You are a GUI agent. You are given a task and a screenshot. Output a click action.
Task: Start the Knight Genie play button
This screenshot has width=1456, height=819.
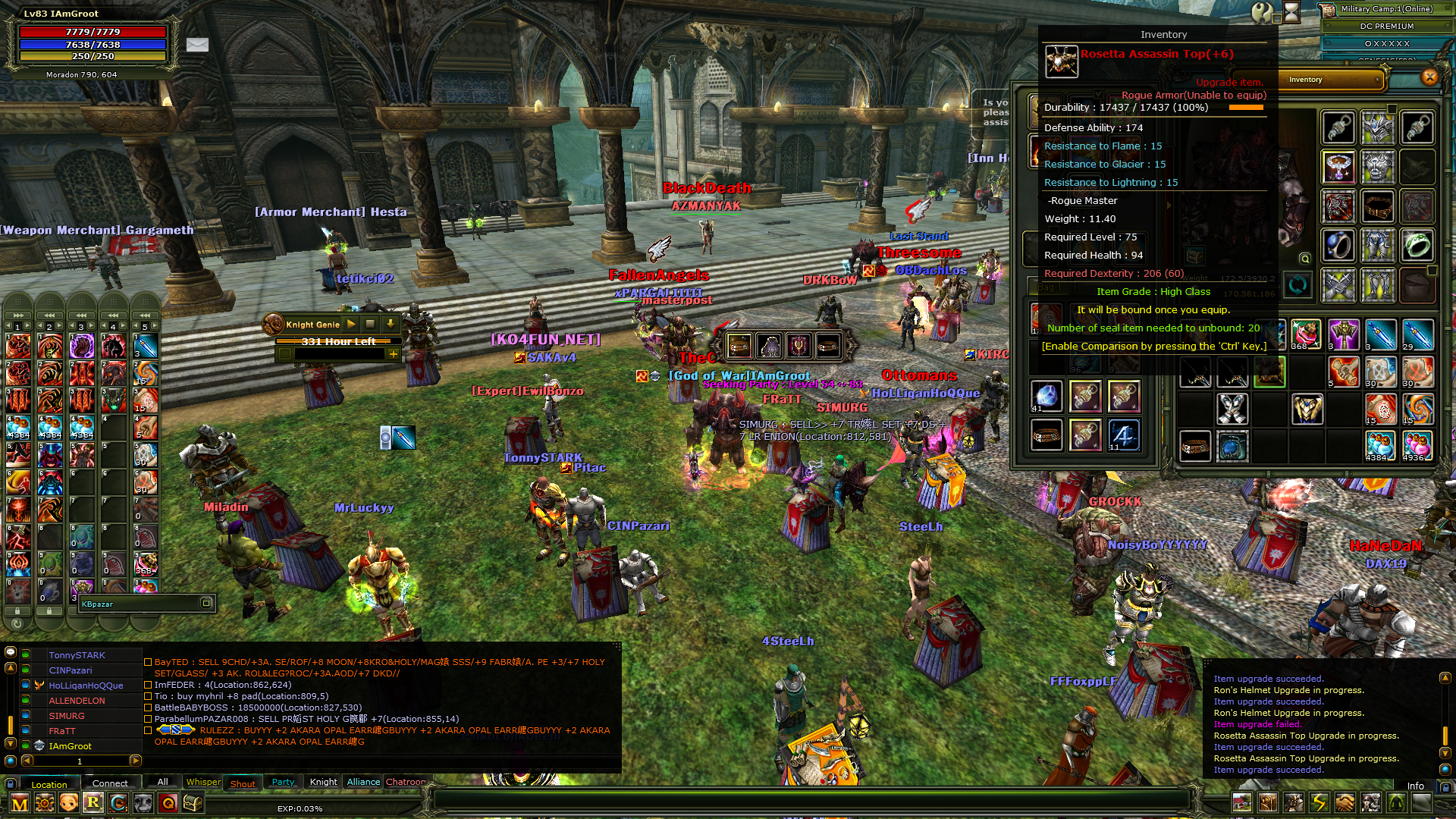coord(351,324)
